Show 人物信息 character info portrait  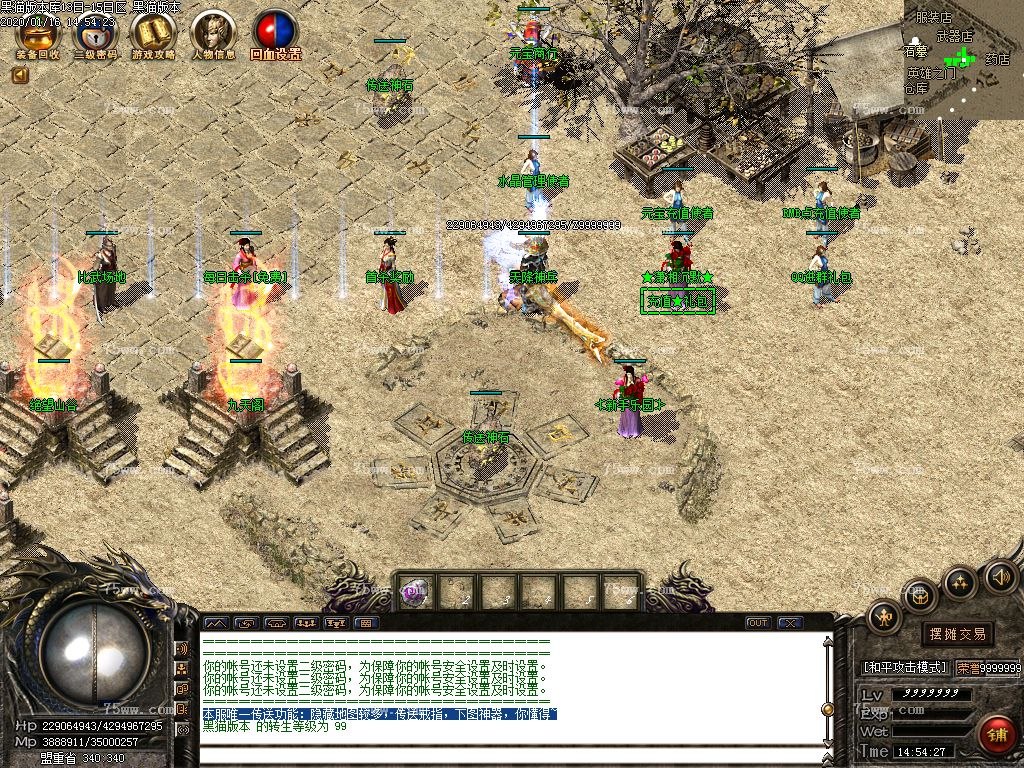213,36
